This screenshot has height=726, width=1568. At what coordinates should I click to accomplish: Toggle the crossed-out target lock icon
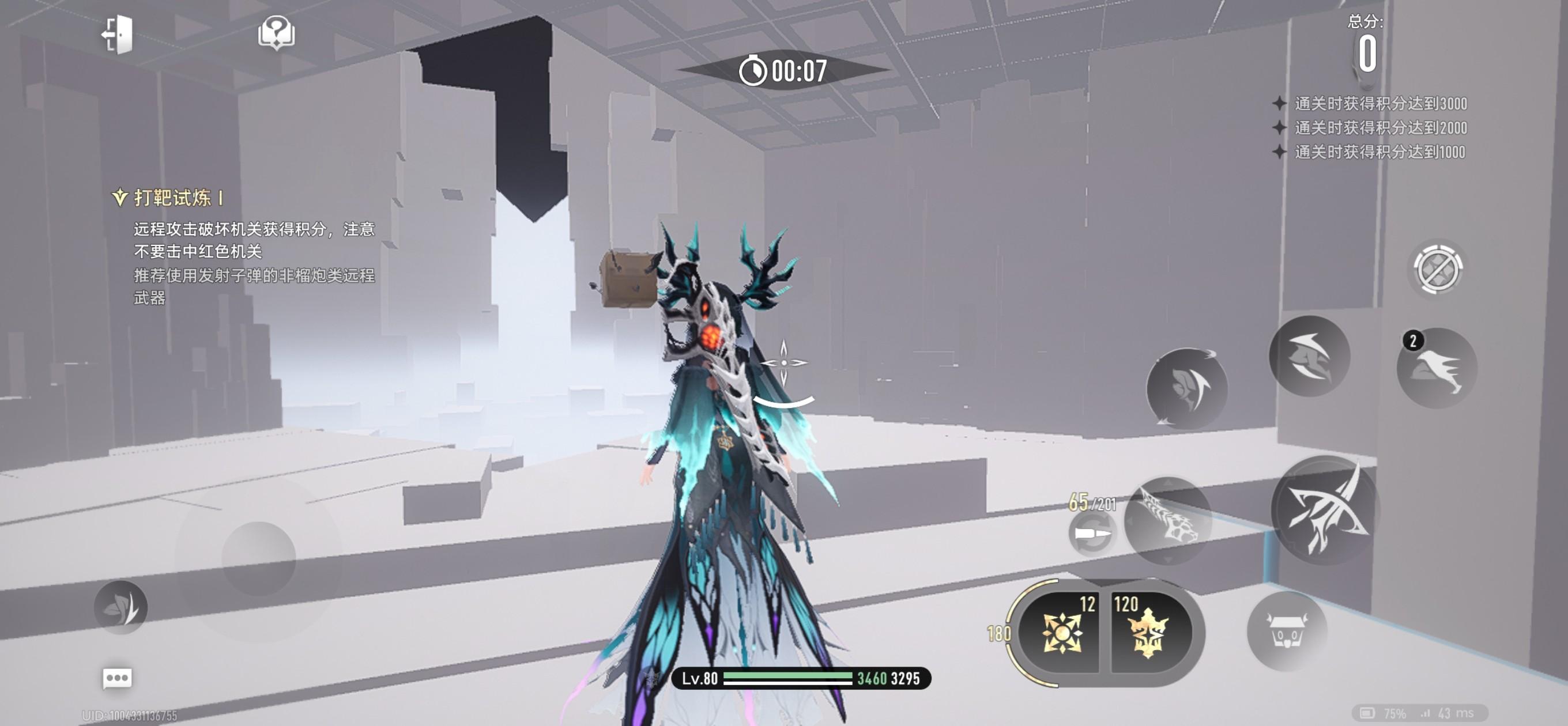coord(1437,269)
